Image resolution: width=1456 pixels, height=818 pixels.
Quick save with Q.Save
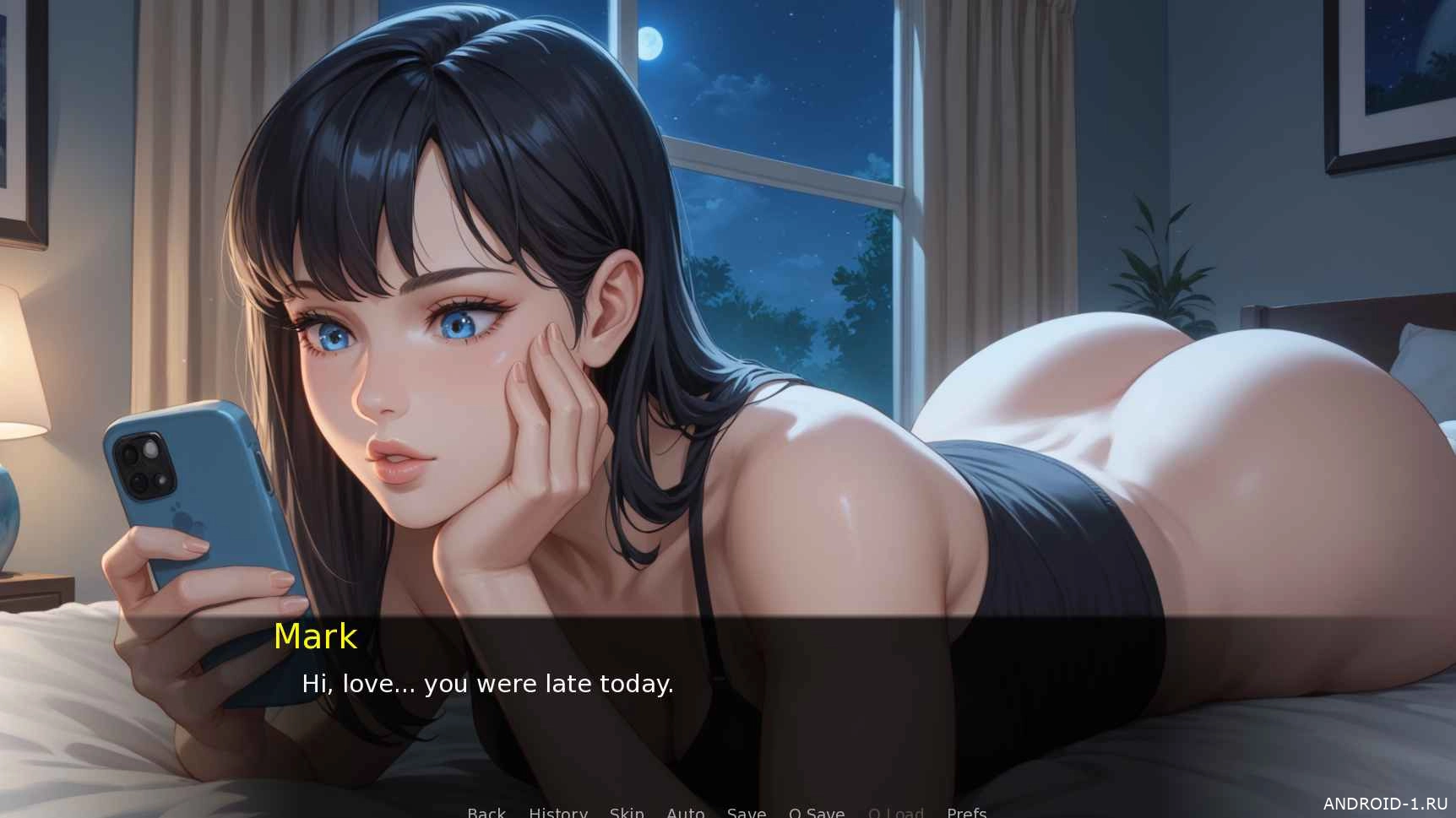click(816, 812)
